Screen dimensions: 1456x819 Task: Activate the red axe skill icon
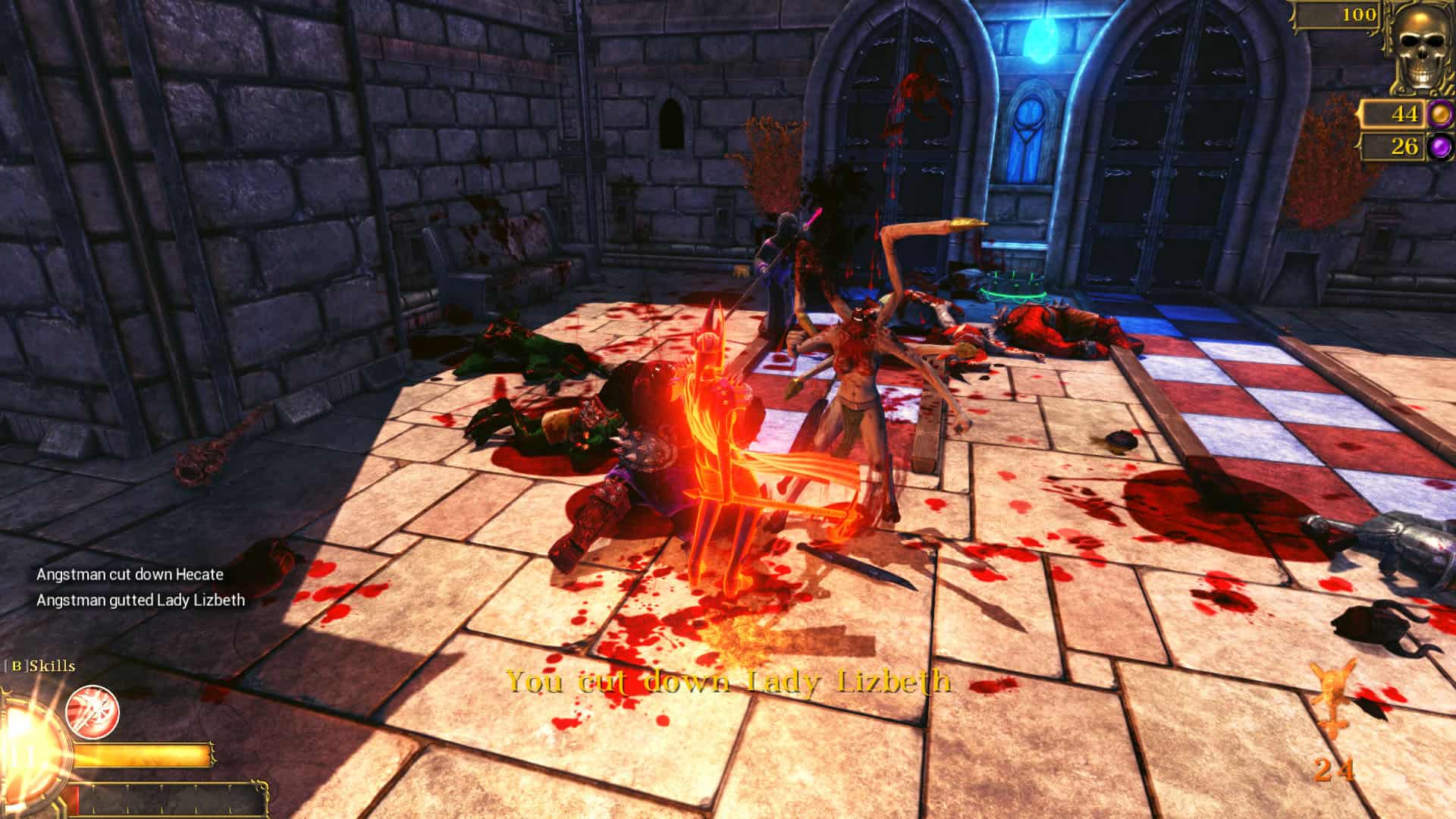[93, 711]
